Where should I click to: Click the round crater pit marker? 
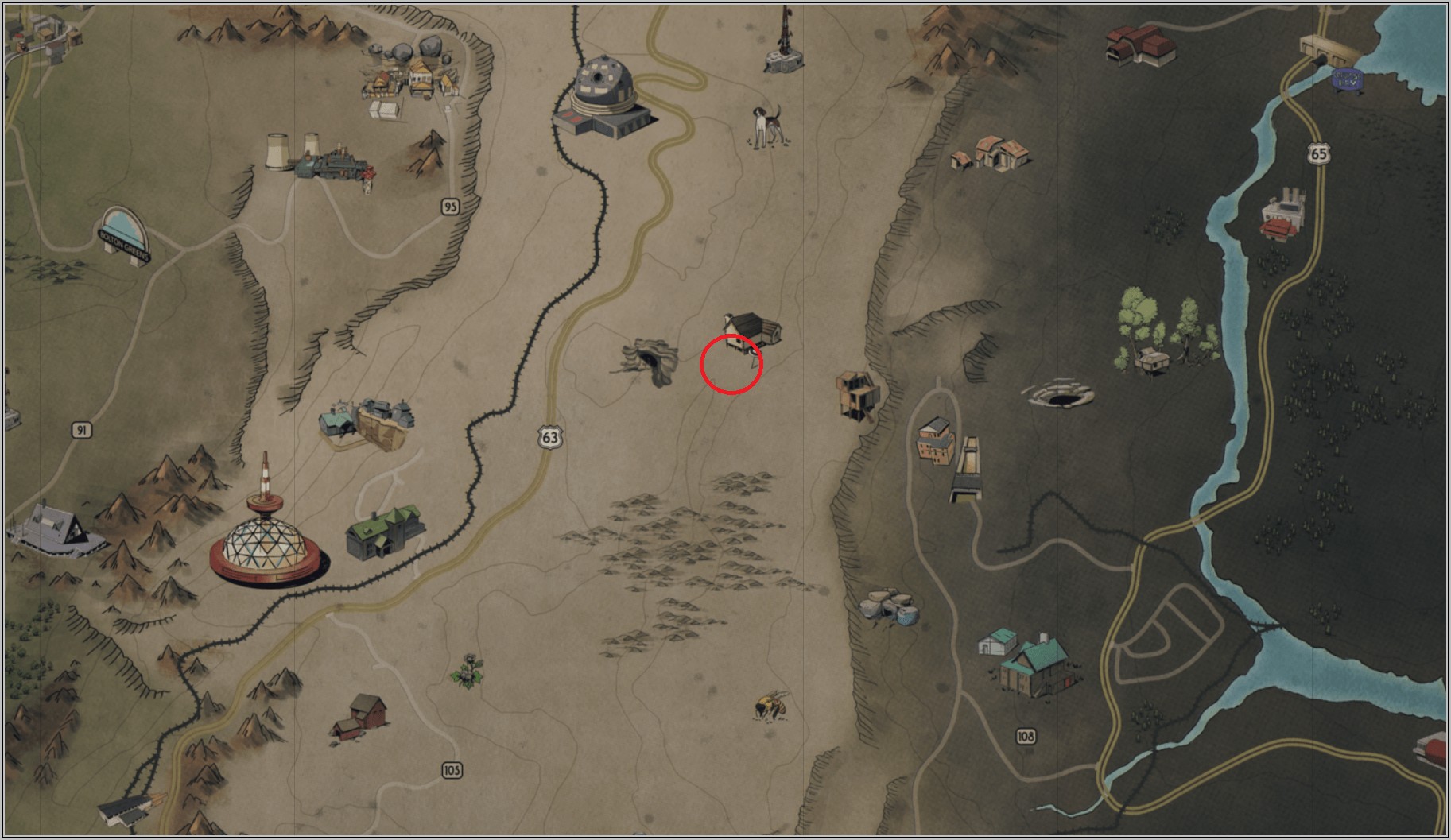(x=1061, y=394)
